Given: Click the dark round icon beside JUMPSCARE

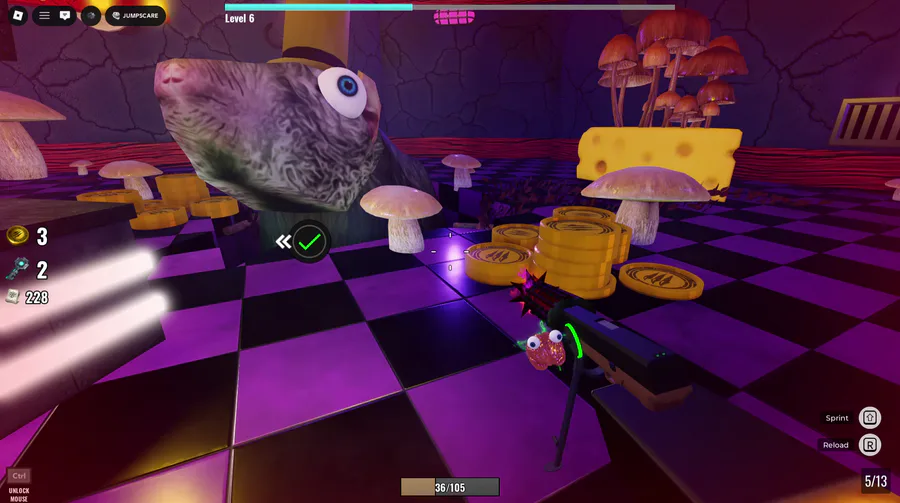Looking at the screenshot, I should pyautogui.click(x=90, y=16).
